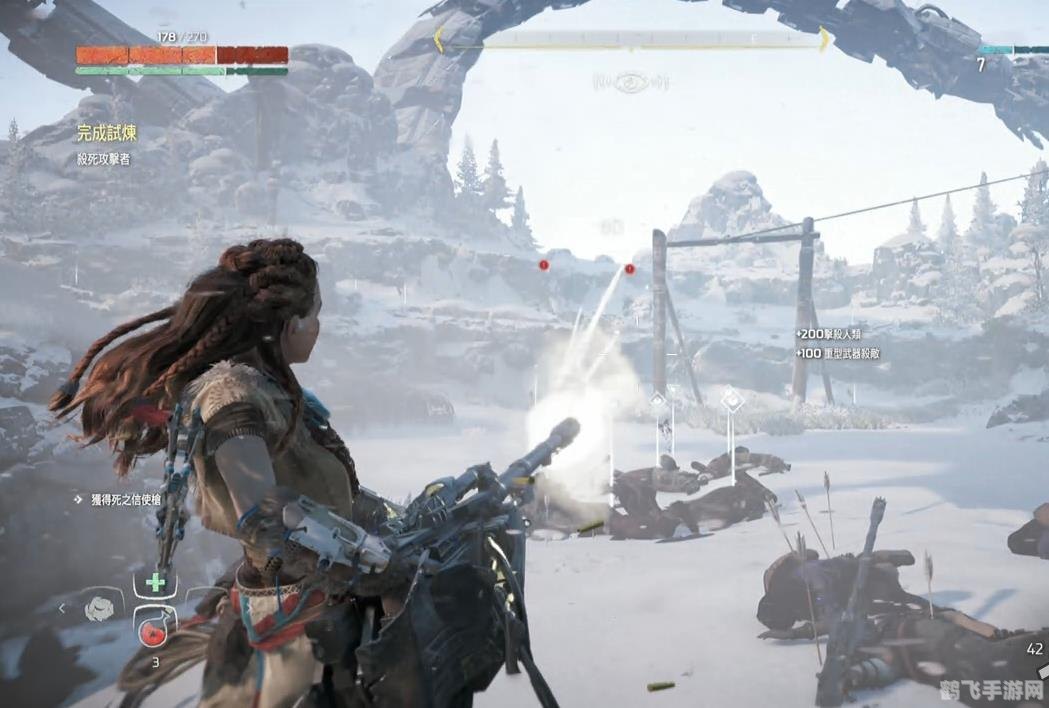Choose the rock item in the tool wheel
The width and height of the screenshot is (1049, 708).
[x=100, y=607]
